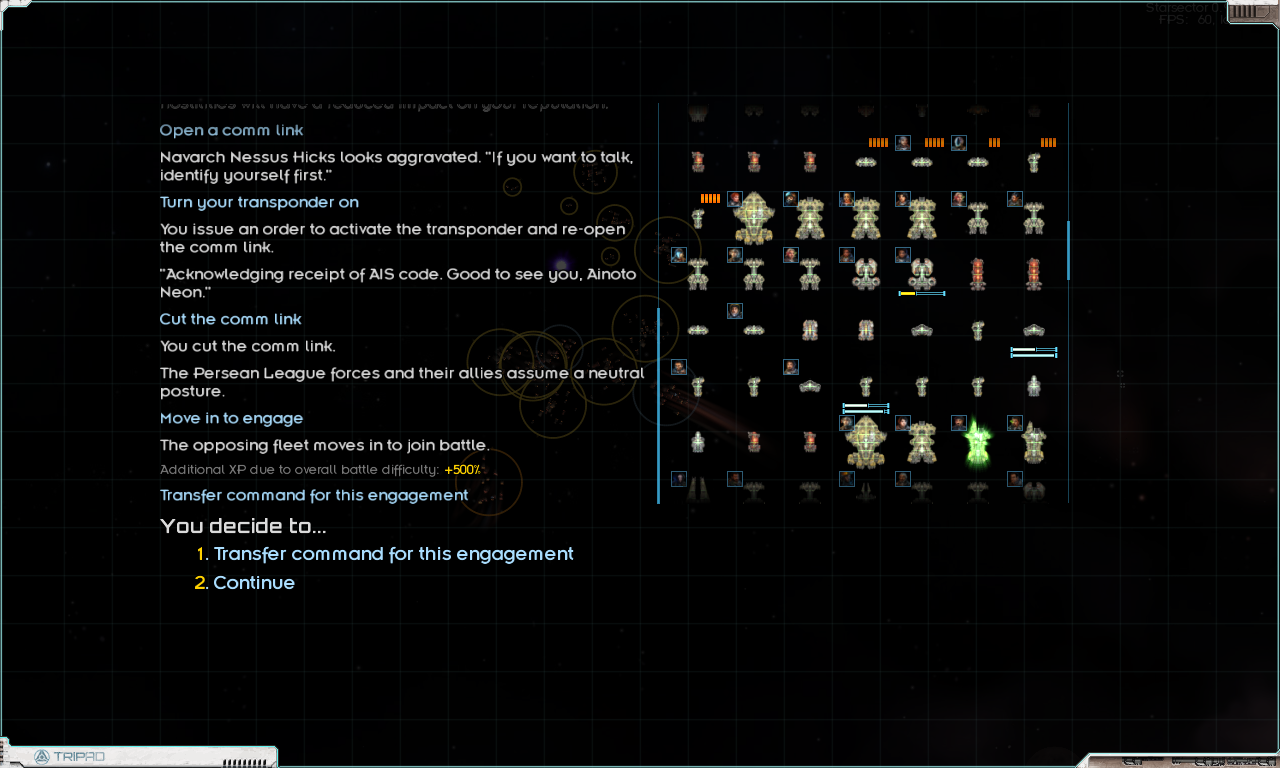Image resolution: width=1280 pixels, height=768 pixels.
Task: Click the 'Cut the comm link' heading
Action: (230, 318)
